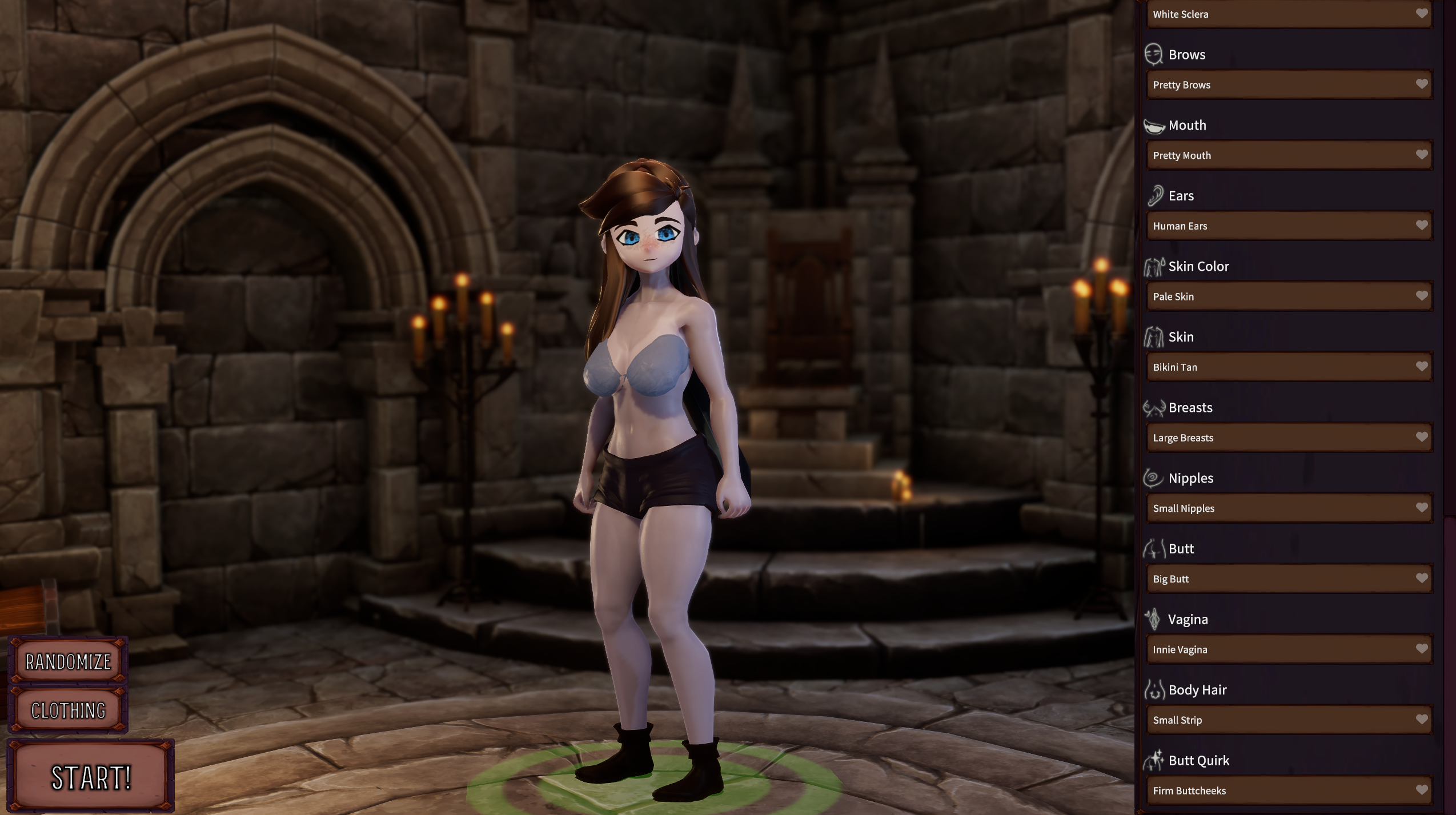
Task: Click the Butt category icon
Action: [x=1155, y=548]
